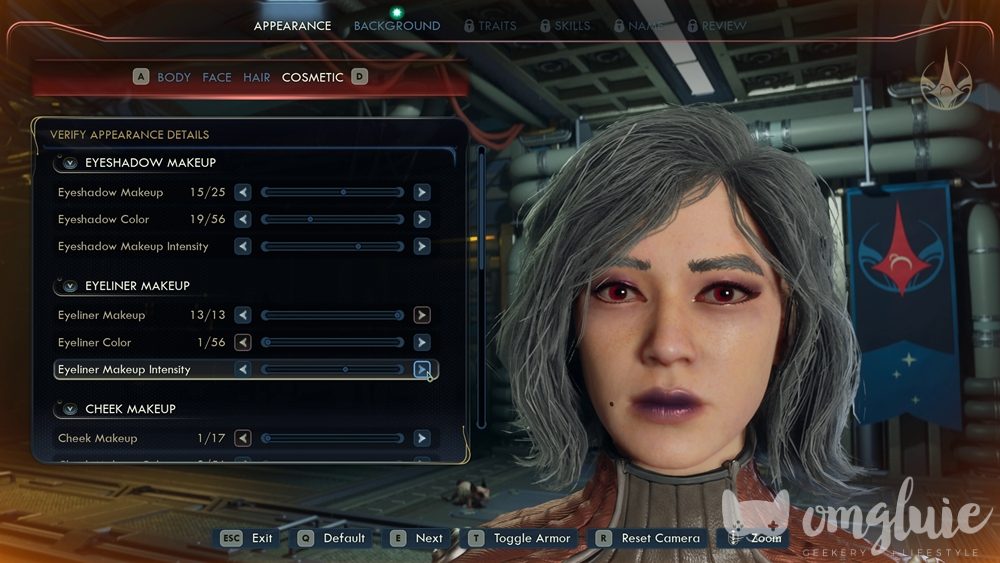The image size is (1000, 563).
Task: Adjust the Eyeshadow Makeup Intensity slider
Action: click(x=332, y=246)
